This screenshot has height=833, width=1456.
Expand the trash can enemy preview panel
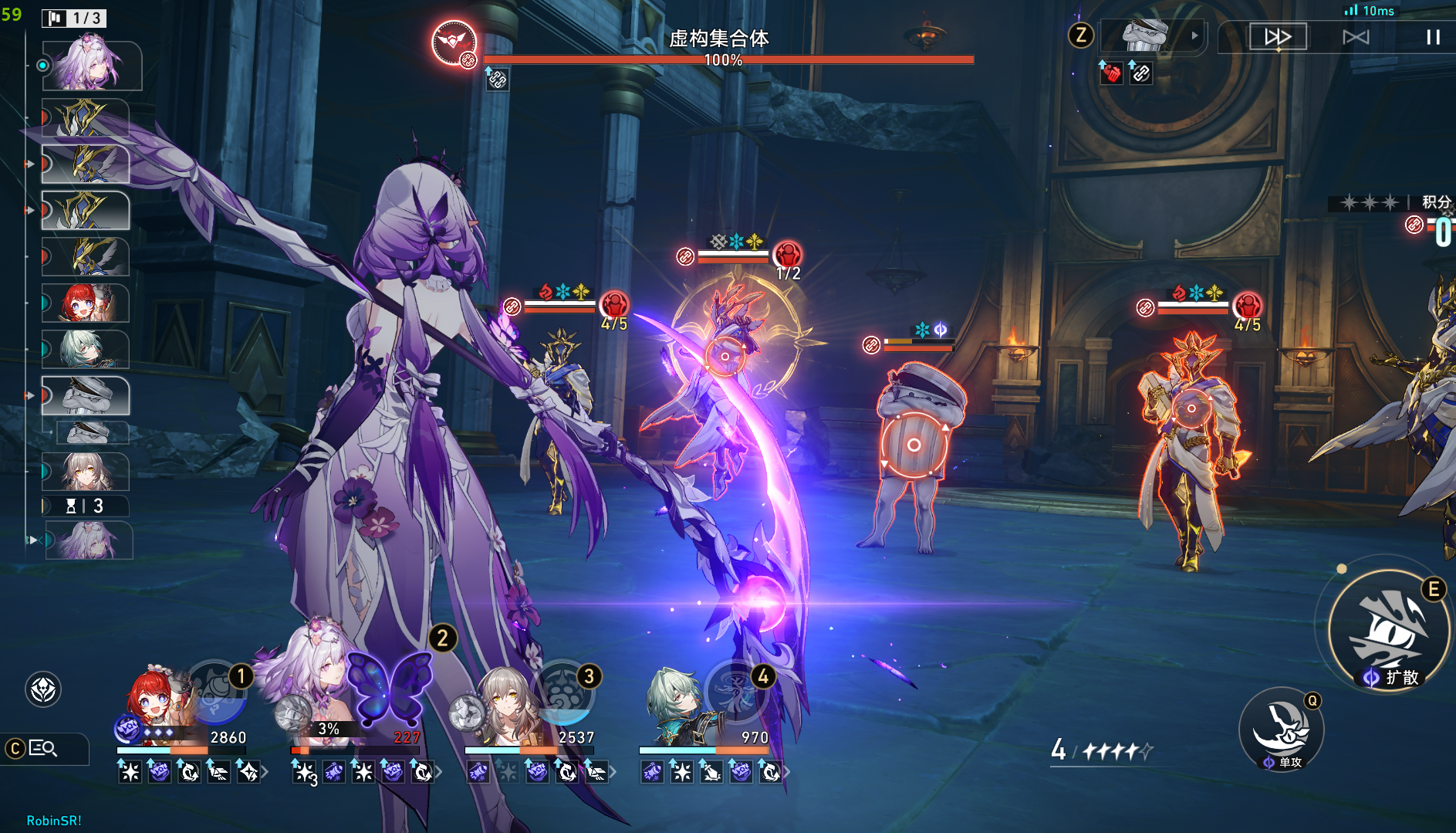coord(1194,36)
